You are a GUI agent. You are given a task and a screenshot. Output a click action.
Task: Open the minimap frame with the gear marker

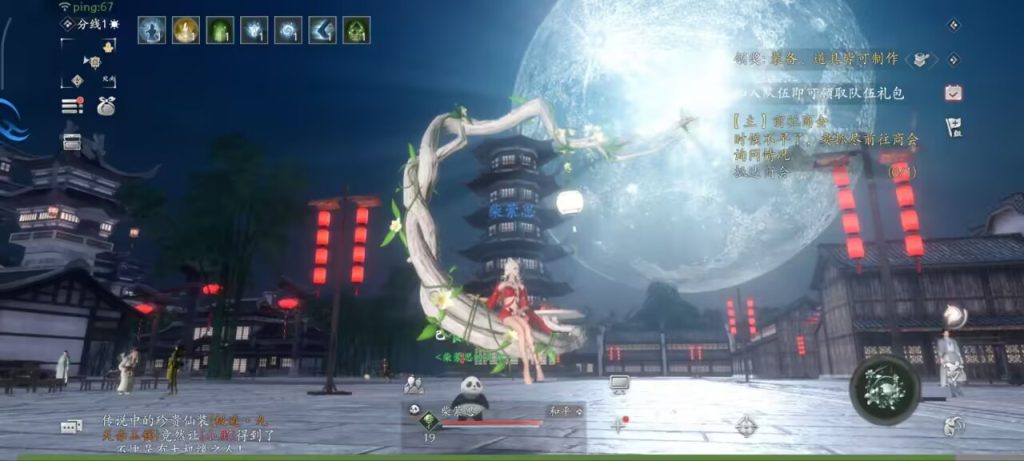coord(88,62)
